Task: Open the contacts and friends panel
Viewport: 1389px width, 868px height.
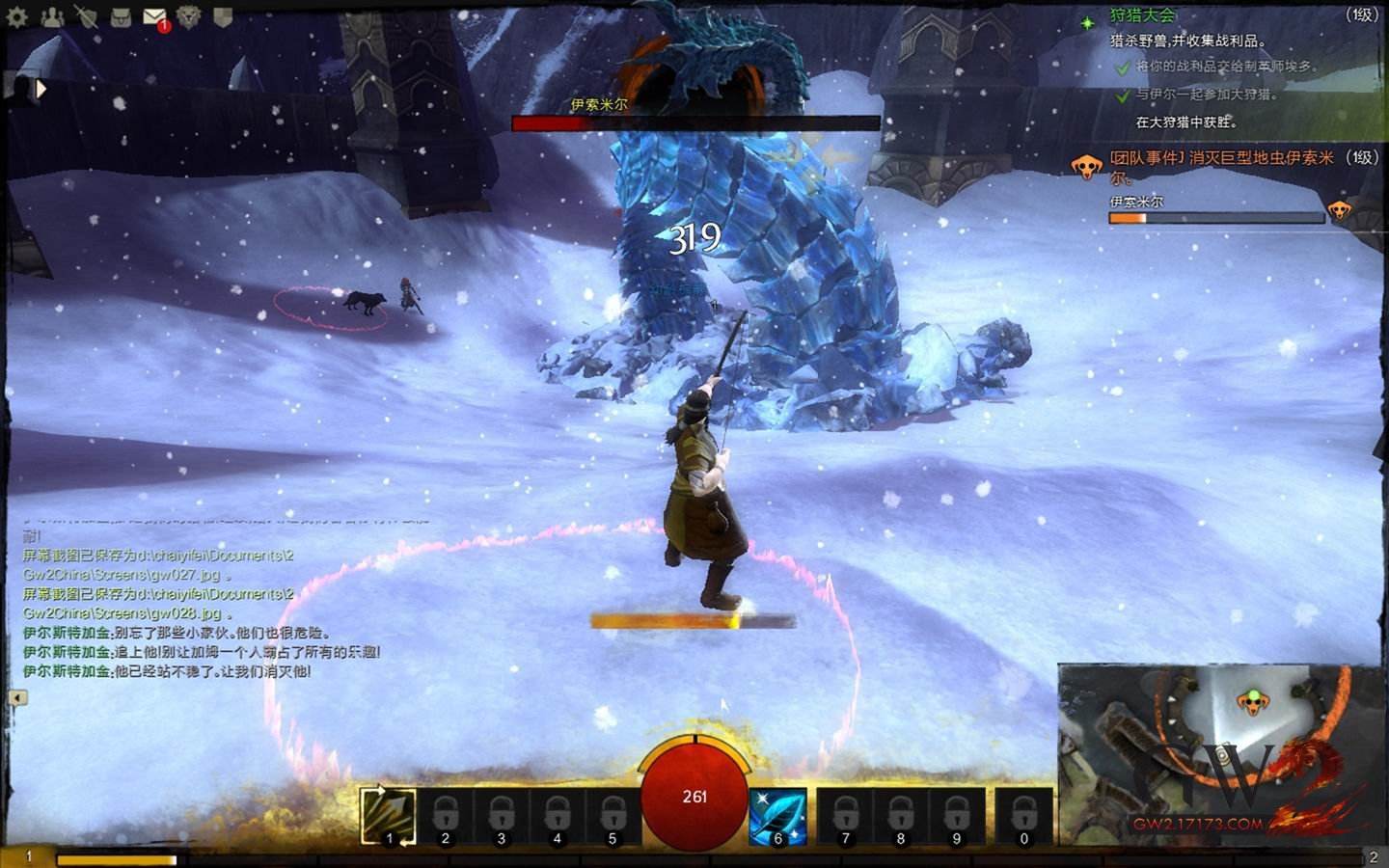Action: [x=52, y=15]
